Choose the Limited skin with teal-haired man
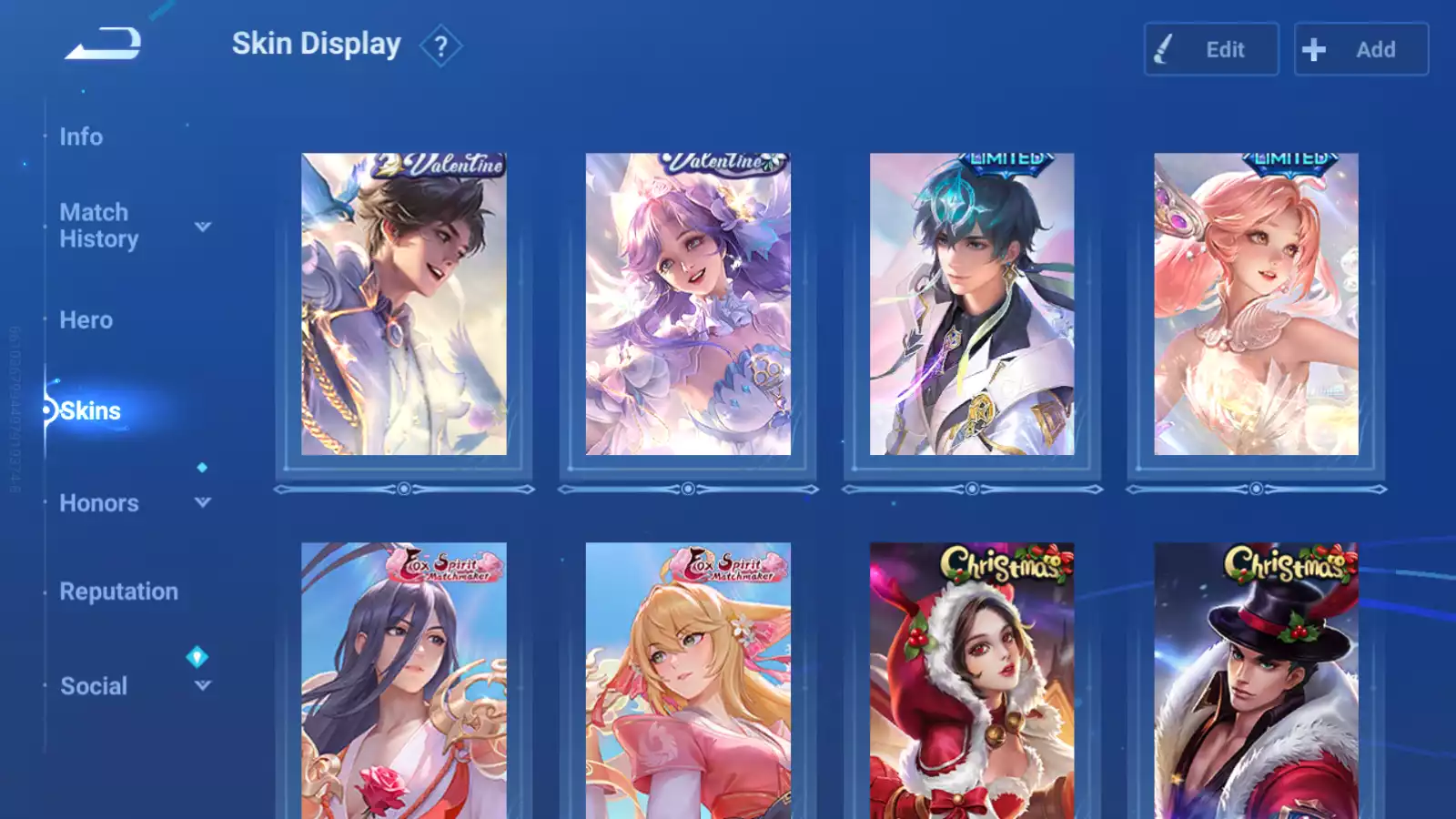Screen dimensions: 1456x819 [x=972, y=304]
